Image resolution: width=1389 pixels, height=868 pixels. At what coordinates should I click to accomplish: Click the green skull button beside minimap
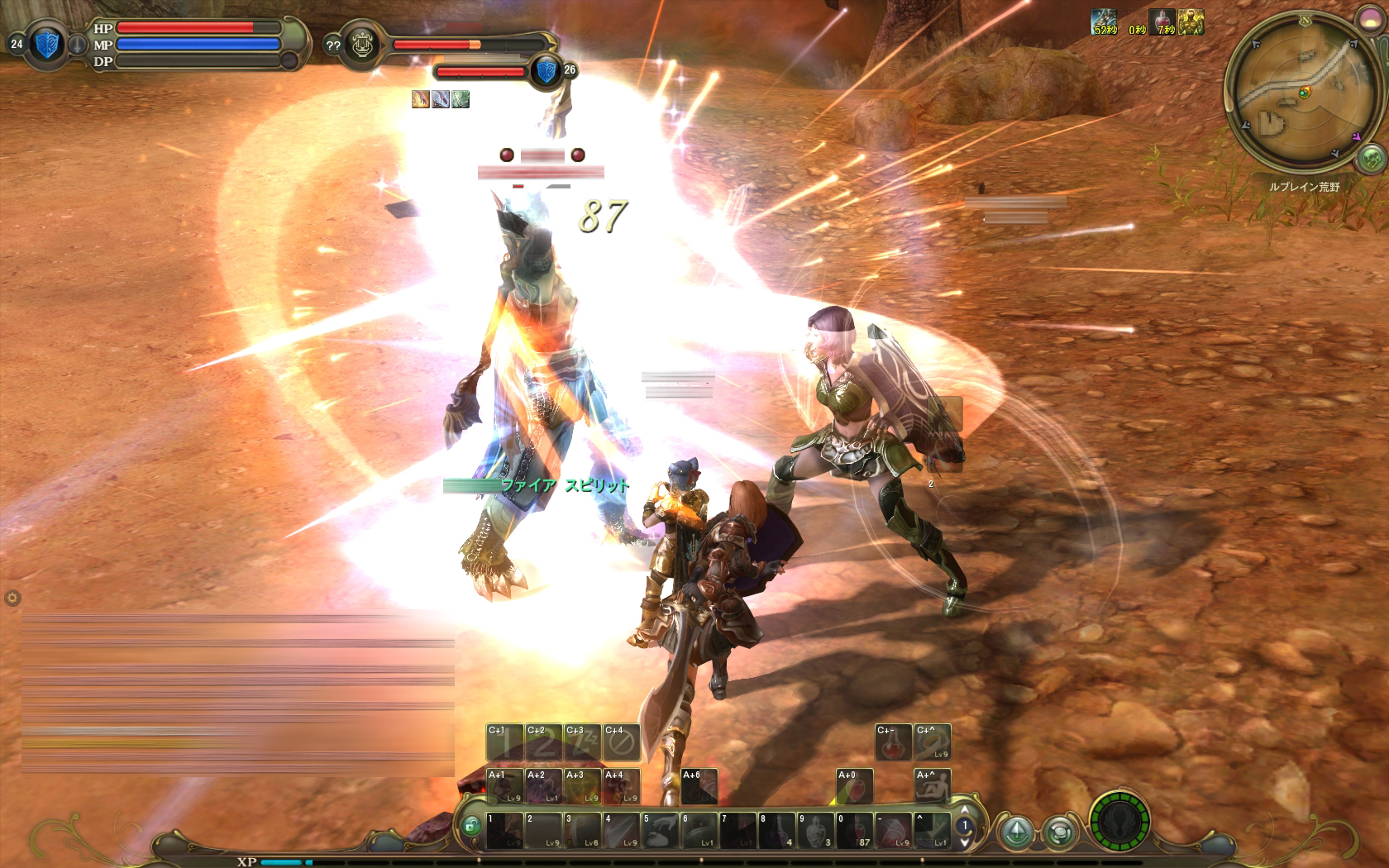pyautogui.click(x=1372, y=157)
